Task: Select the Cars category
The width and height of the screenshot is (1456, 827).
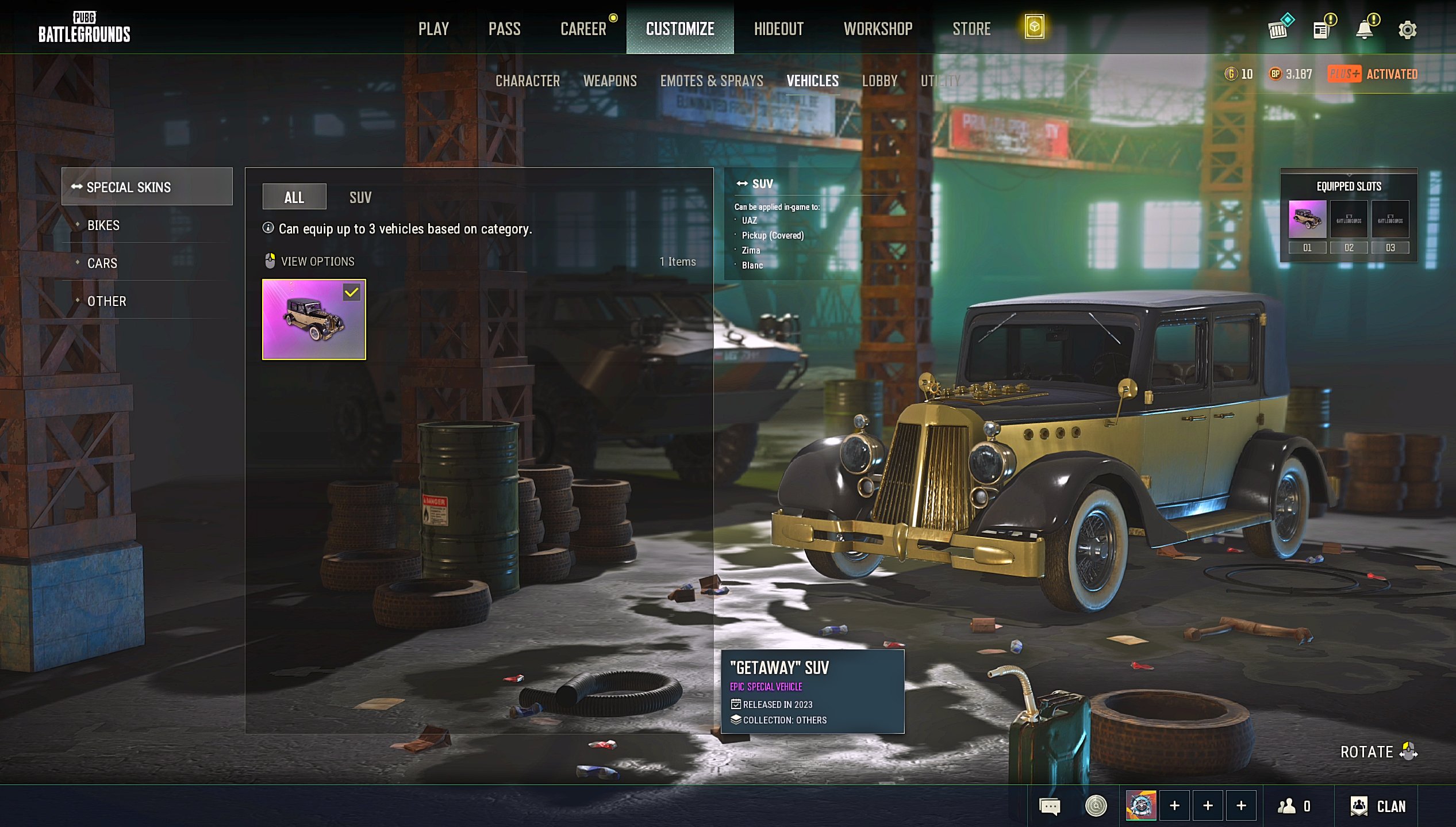Action: (102, 263)
